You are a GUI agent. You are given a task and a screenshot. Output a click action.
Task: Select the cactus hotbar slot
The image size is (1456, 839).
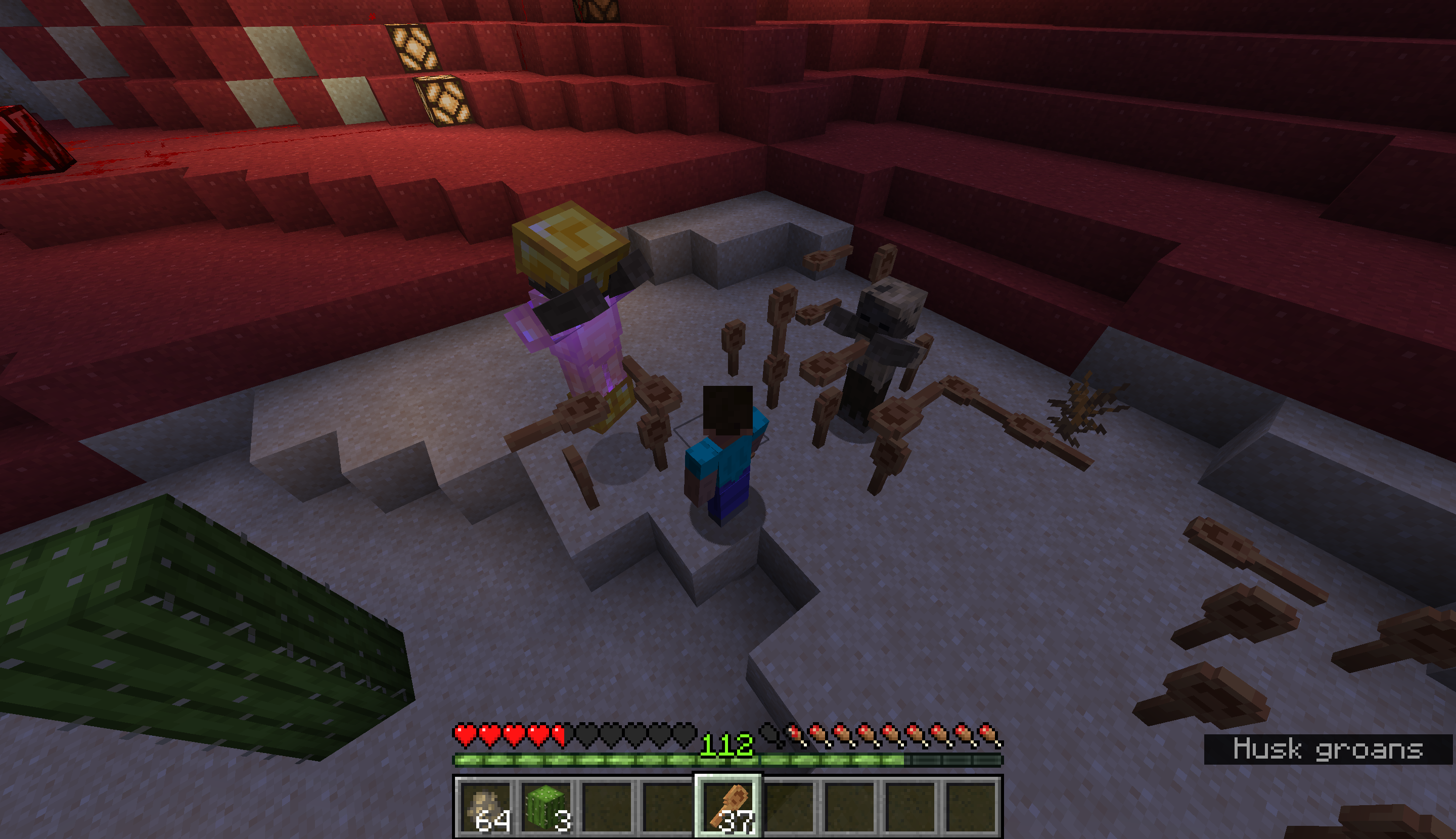click(x=546, y=807)
